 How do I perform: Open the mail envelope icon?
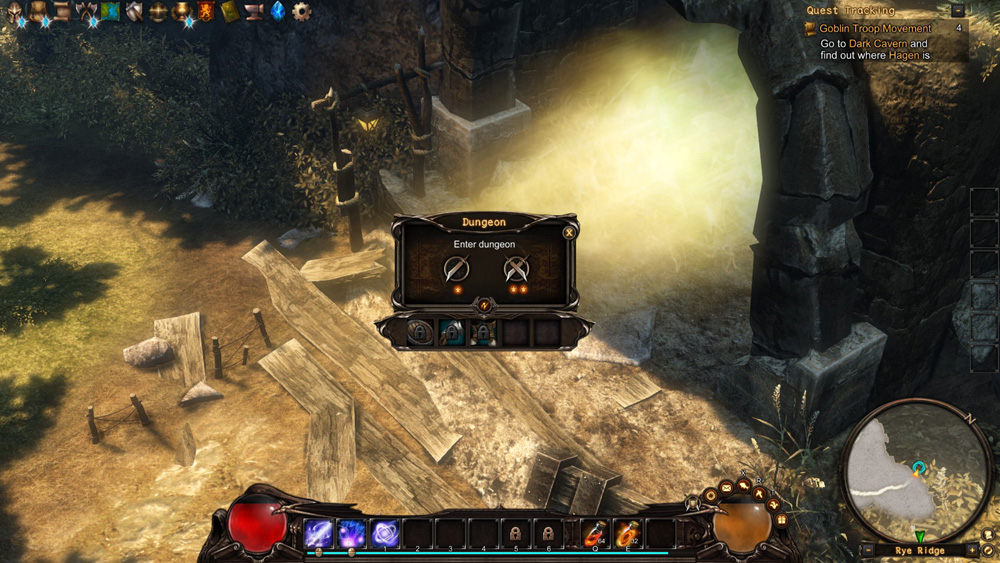[x=726, y=487]
